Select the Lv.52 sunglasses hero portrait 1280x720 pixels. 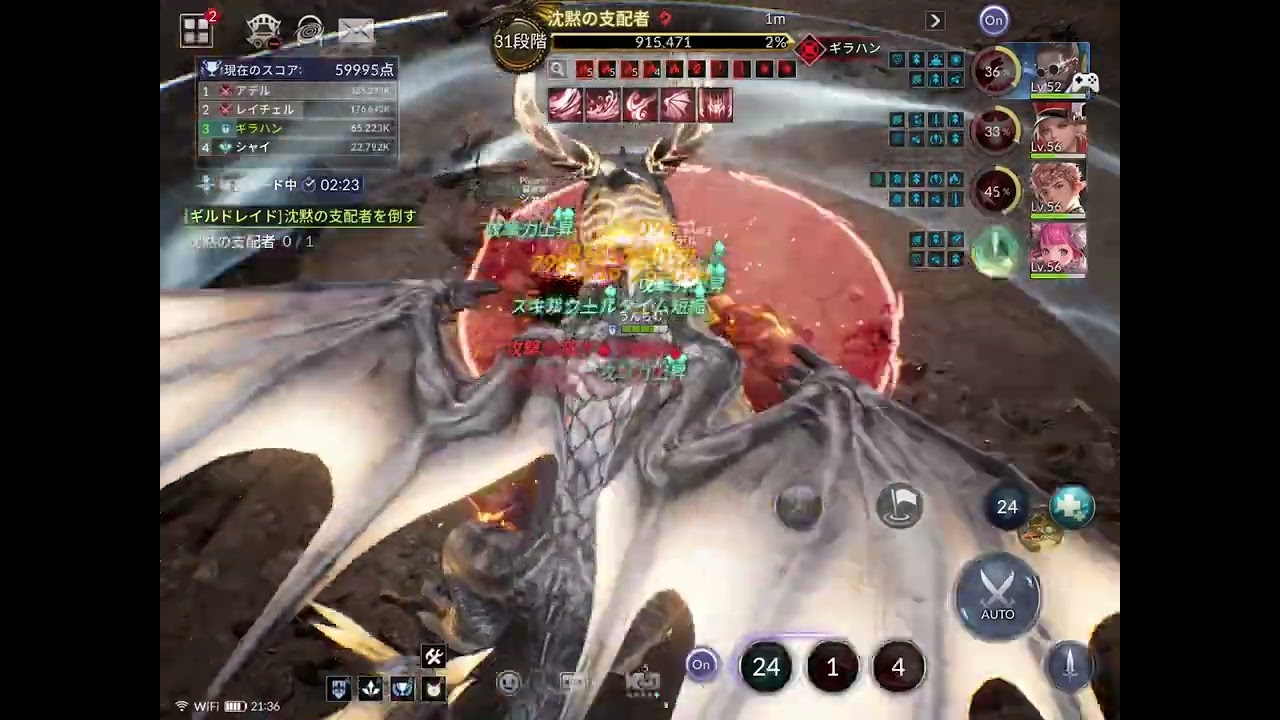tap(1058, 69)
